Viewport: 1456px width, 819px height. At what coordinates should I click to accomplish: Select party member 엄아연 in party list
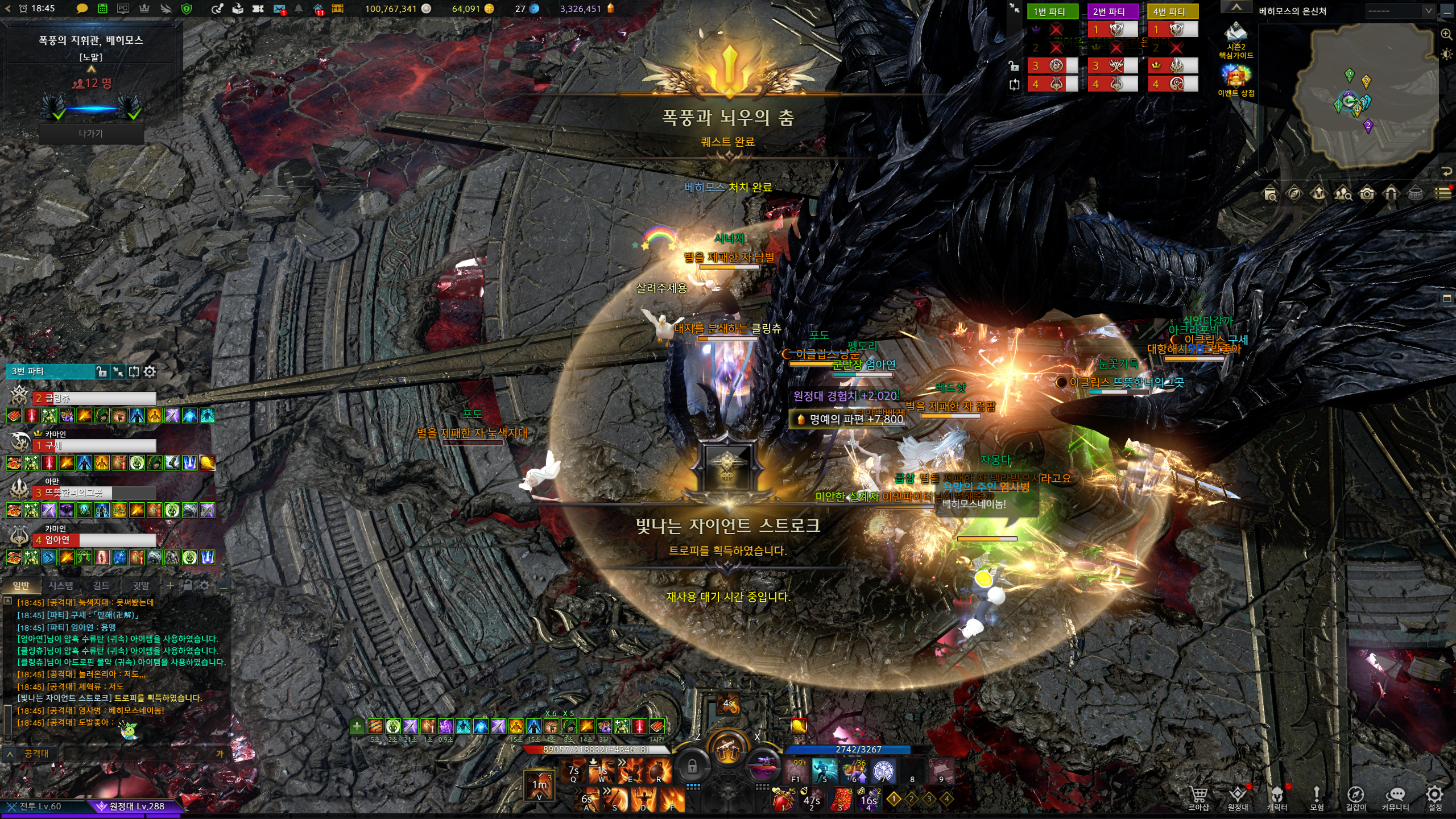pos(94,540)
